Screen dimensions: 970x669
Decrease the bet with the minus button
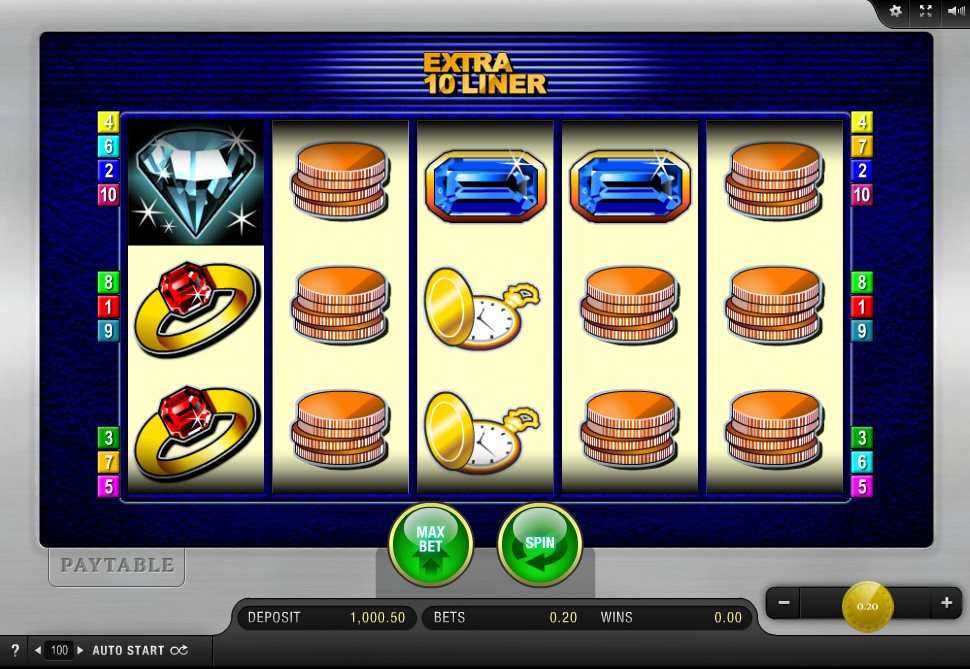click(784, 603)
